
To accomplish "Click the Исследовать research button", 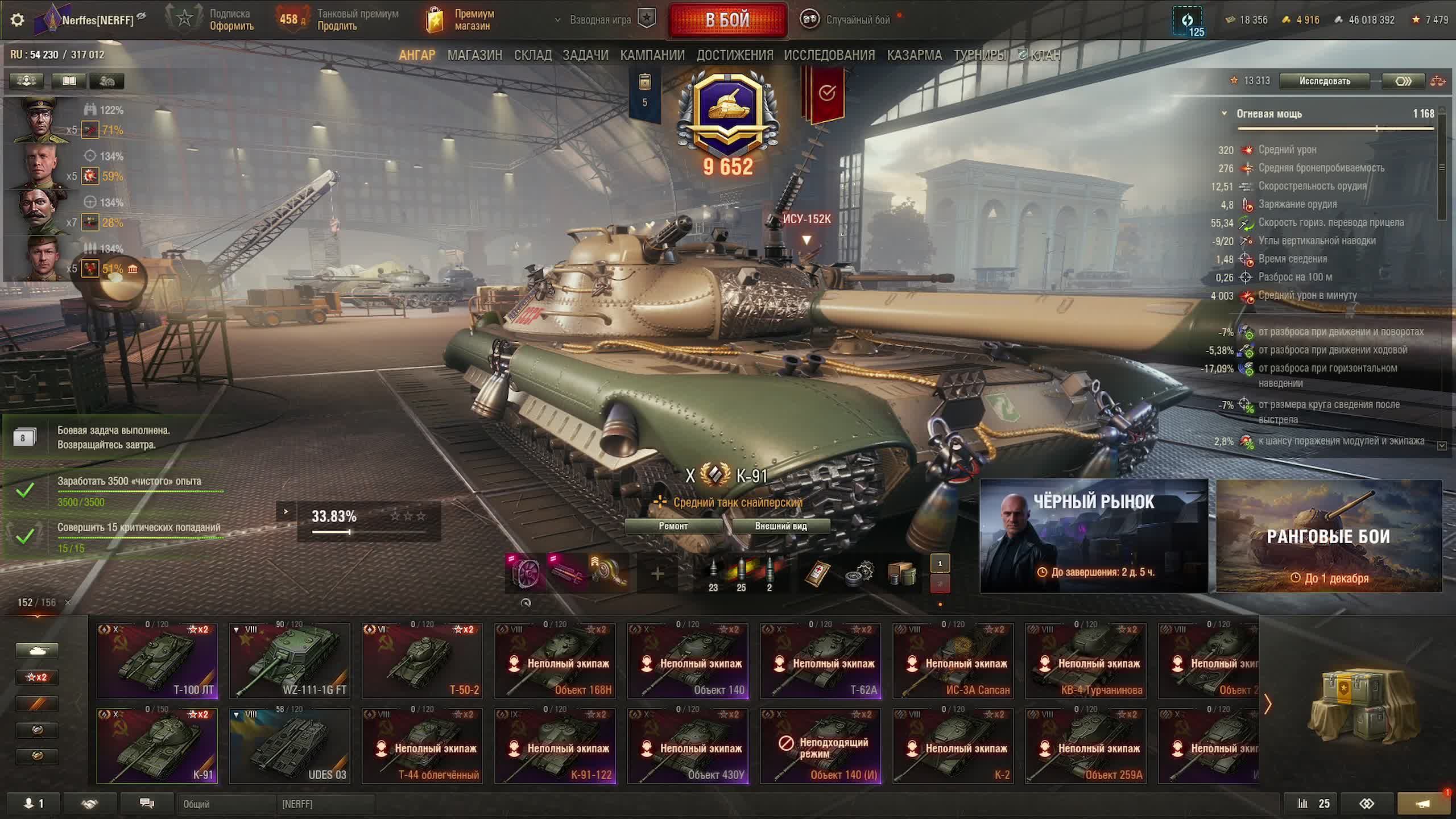I will (x=1324, y=81).
